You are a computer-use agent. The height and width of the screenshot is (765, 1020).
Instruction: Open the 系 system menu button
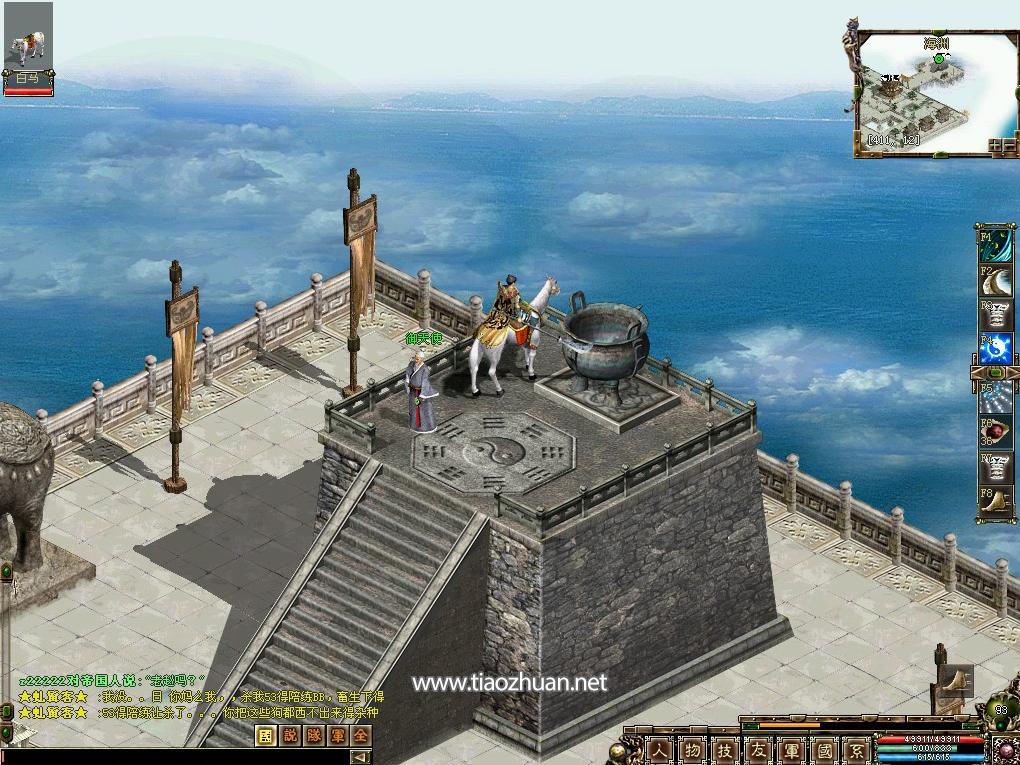click(x=857, y=749)
